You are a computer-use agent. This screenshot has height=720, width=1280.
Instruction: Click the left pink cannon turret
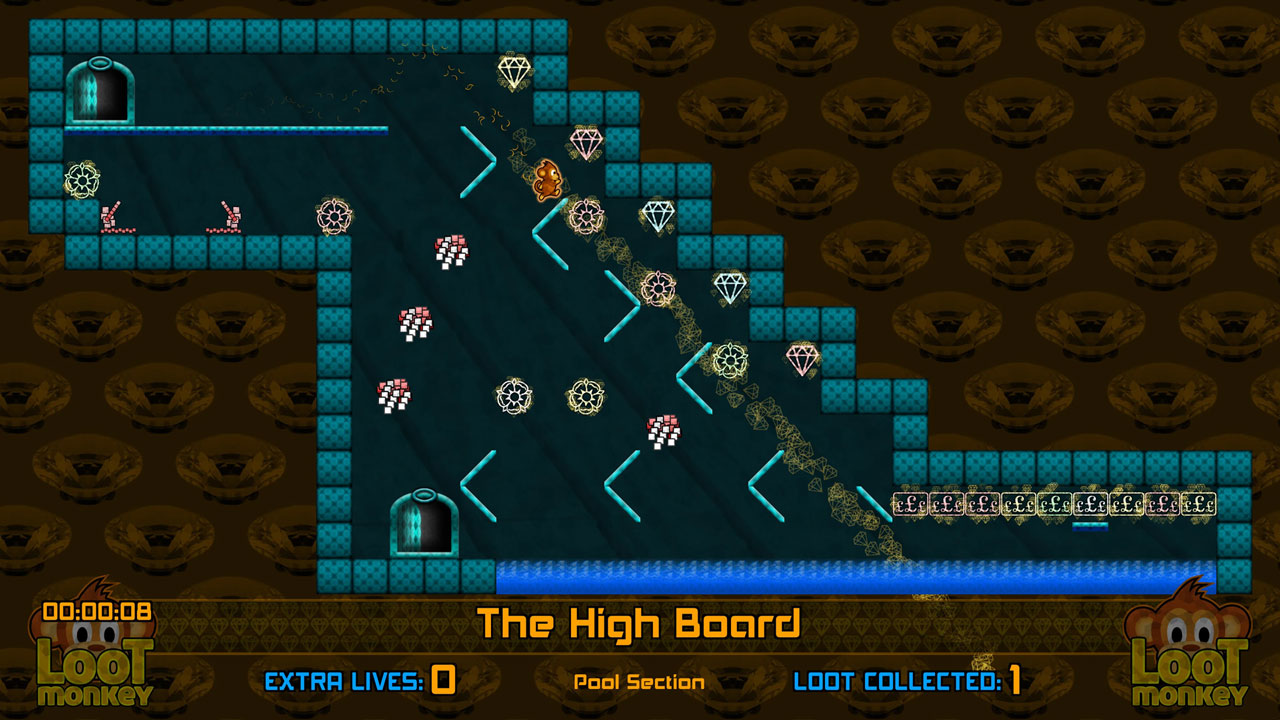coord(110,217)
